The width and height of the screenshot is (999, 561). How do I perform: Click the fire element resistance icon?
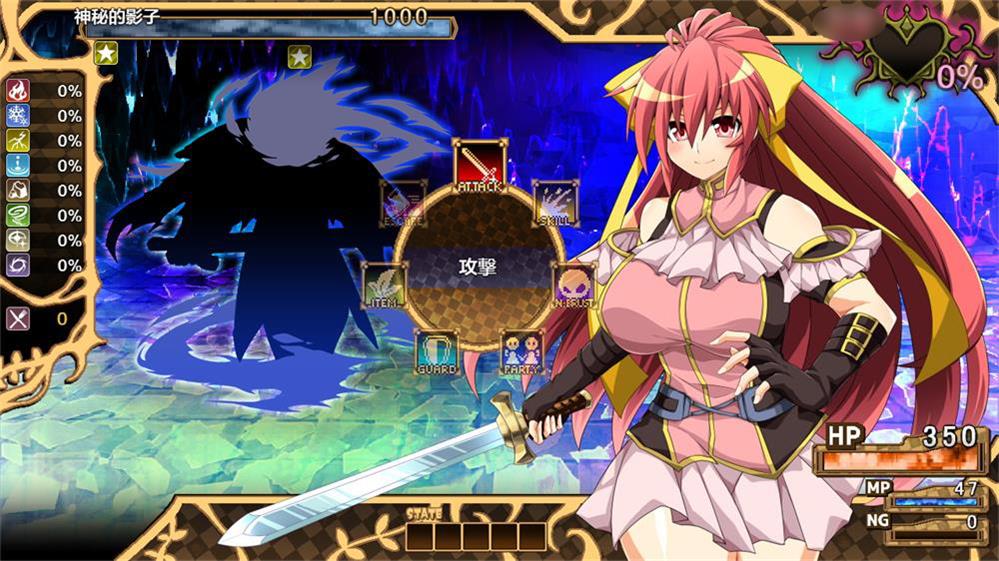[18, 91]
